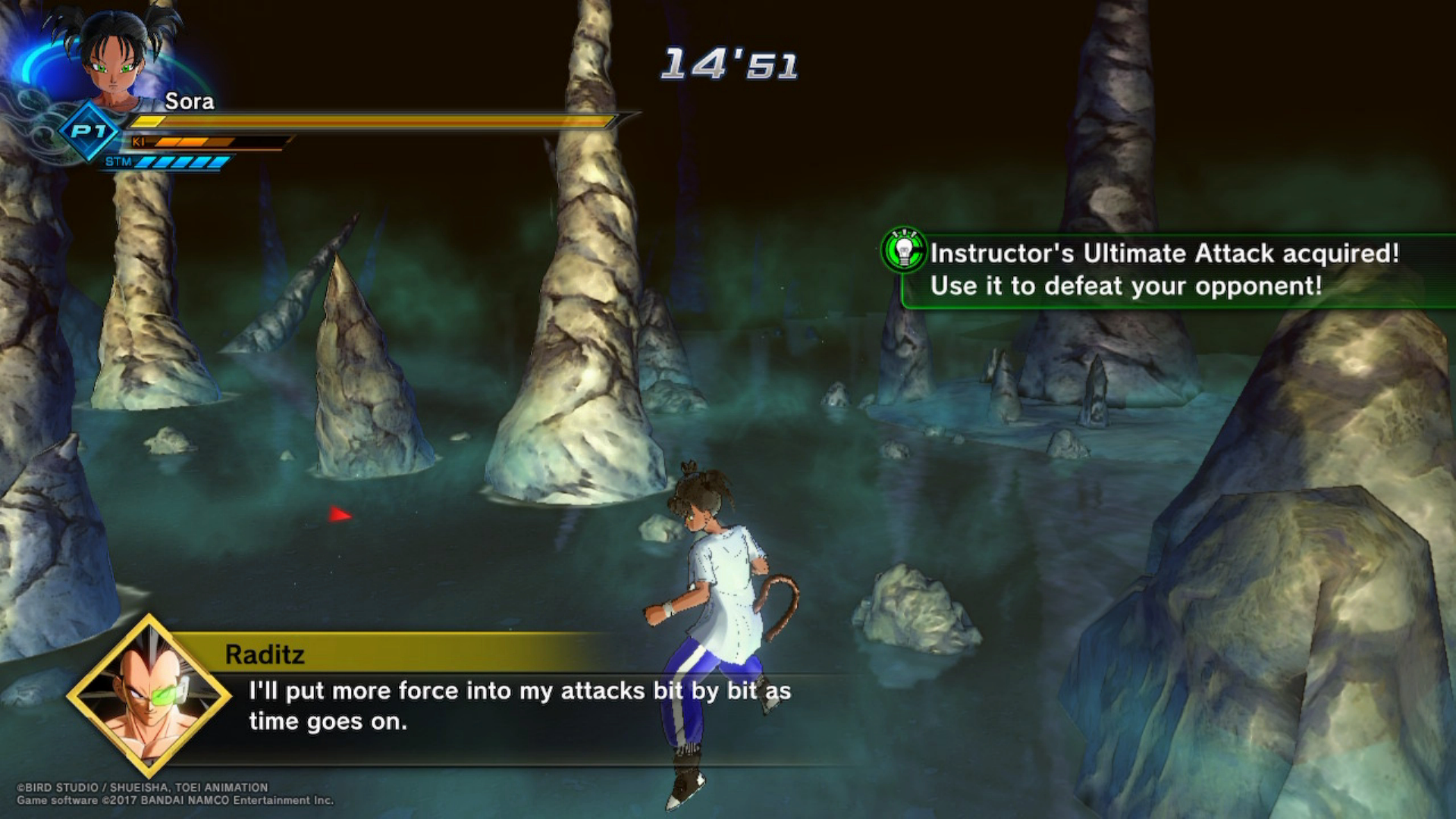The width and height of the screenshot is (1456, 819).
Task: Select the blue P1 player badge
Action: [x=89, y=132]
